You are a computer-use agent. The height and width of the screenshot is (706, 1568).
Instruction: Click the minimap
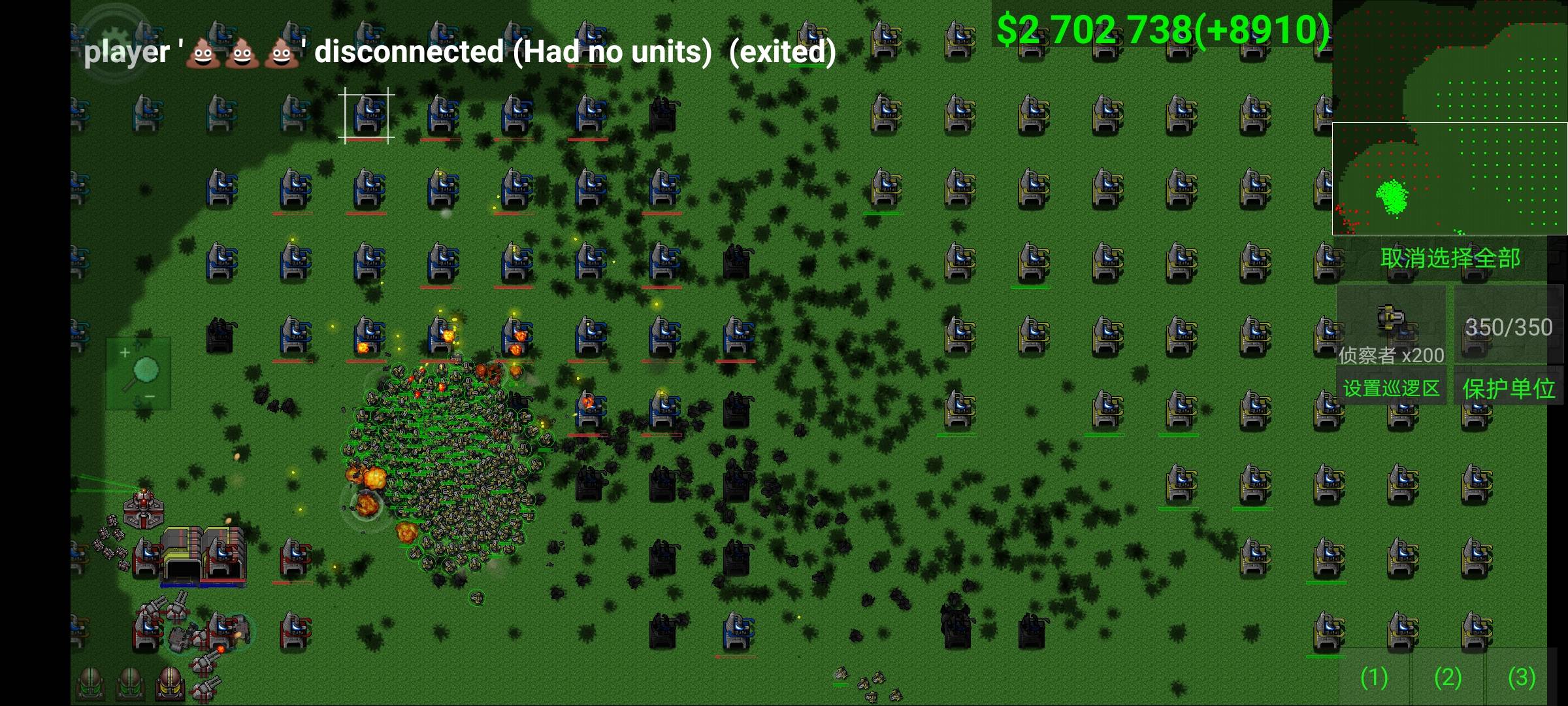[x=1449, y=118]
